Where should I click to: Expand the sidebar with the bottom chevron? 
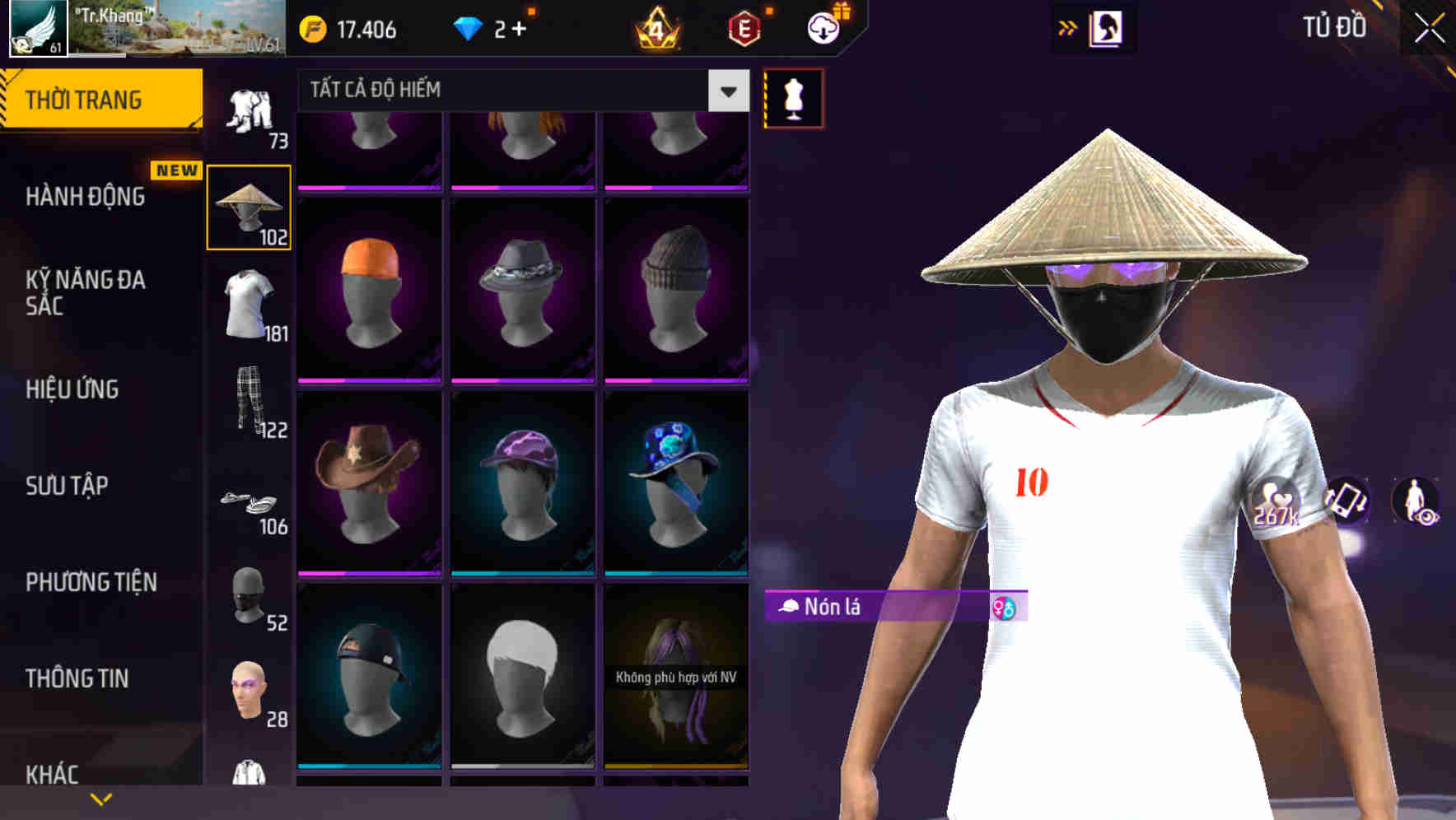pos(100,797)
